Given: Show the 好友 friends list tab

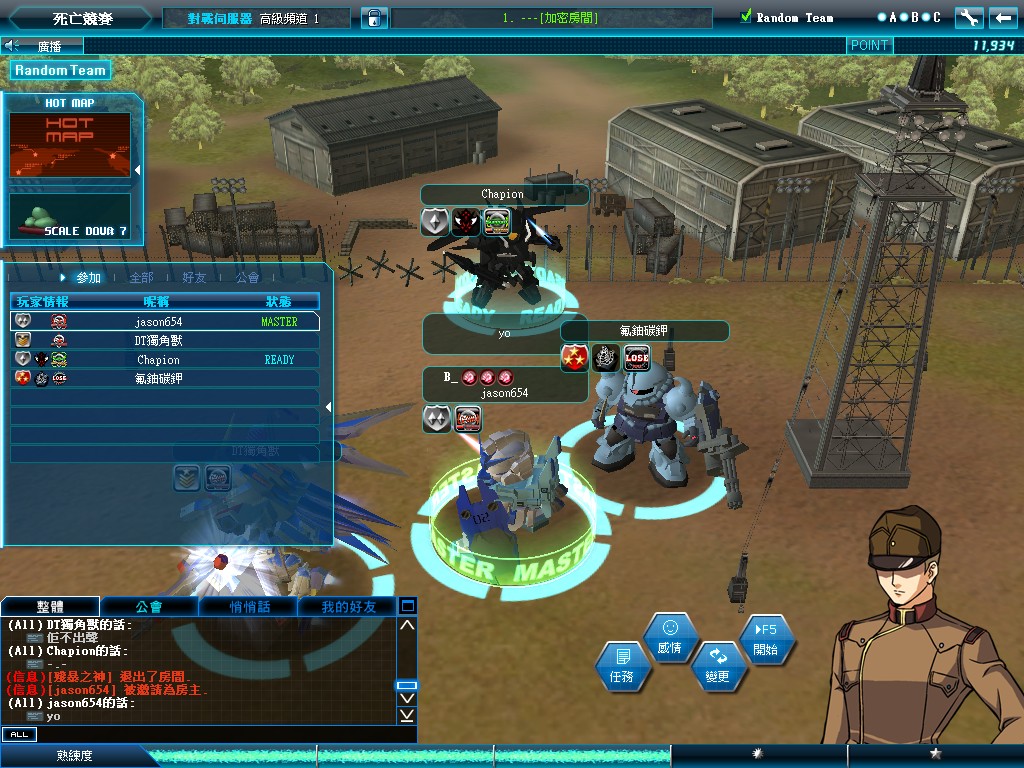Looking at the screenshot, I should click(x=194, y=277).
